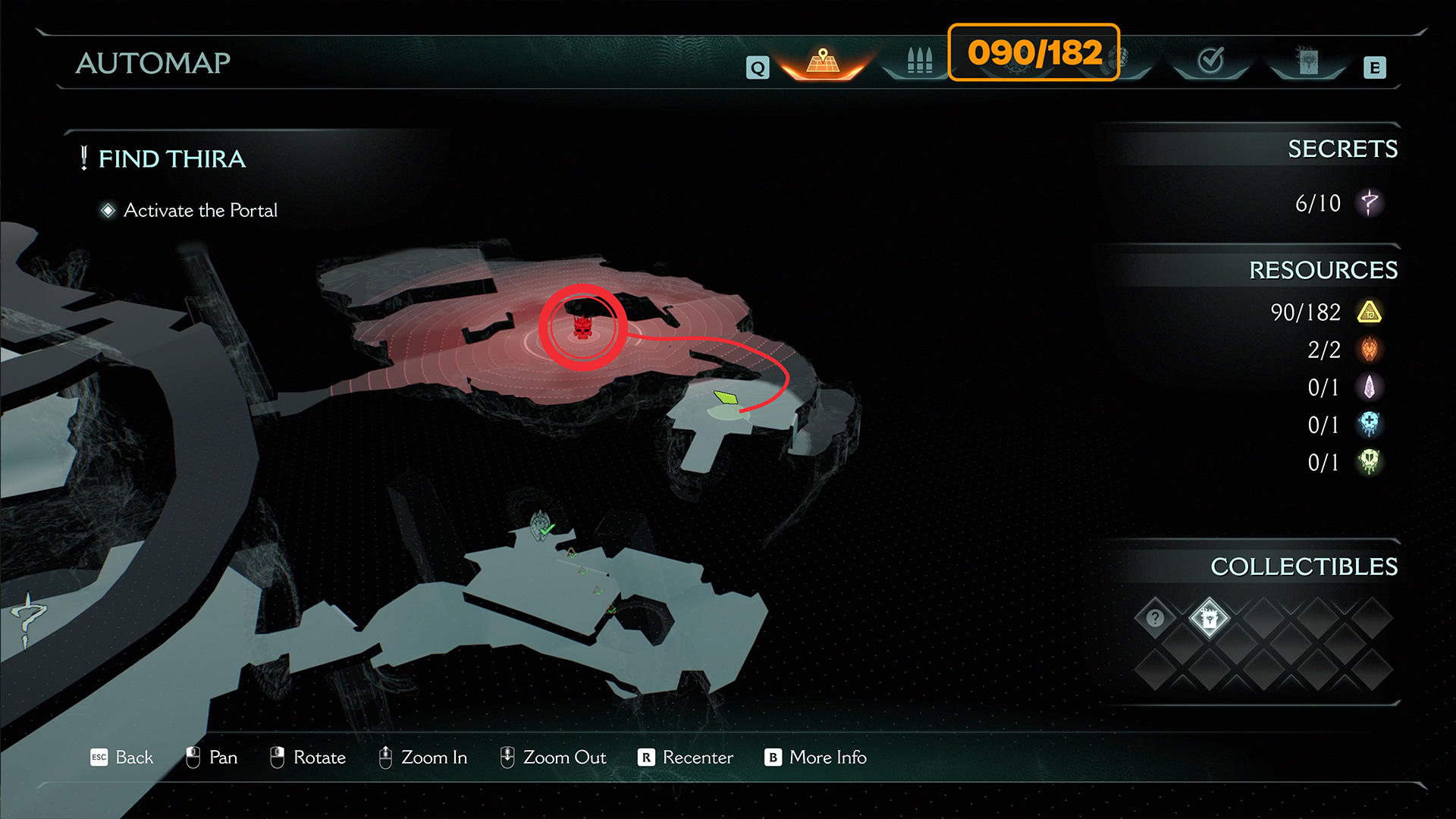This screenshot has width=1456, height=819.
Task: Go Back from the automap
Action: [x=122, y=757]
